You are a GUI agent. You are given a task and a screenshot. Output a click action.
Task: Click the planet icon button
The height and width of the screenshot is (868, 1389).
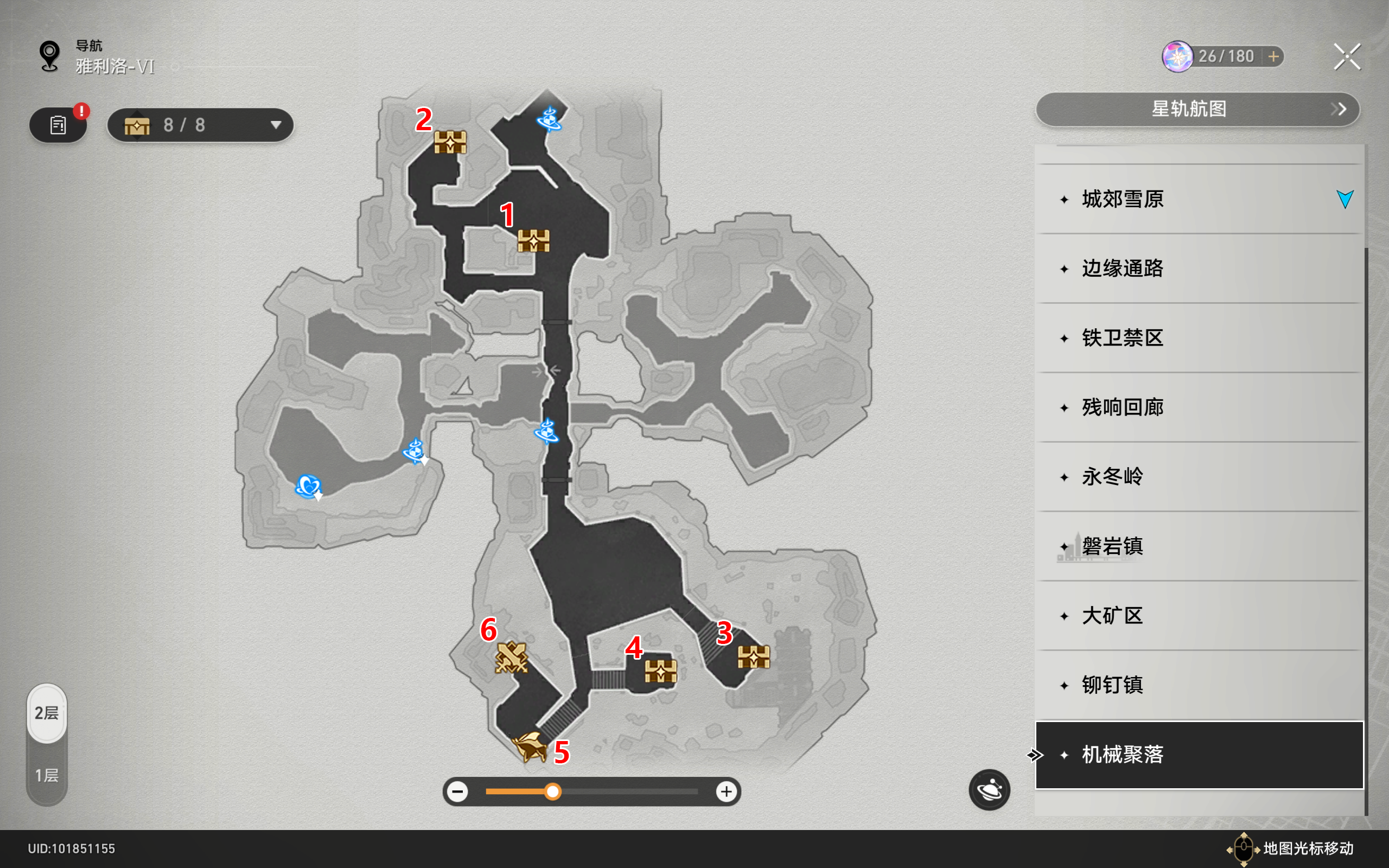pyautogui.click(x=989, y=790)
